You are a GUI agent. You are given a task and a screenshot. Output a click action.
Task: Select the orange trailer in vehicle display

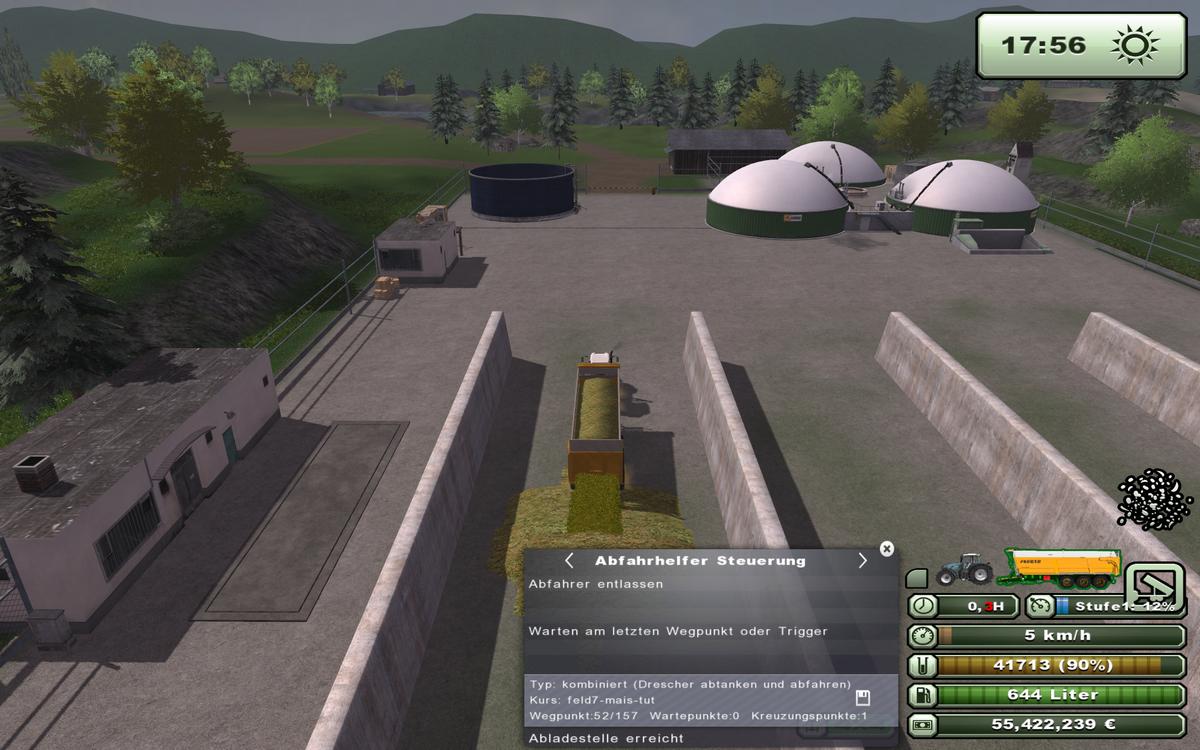(1061, 569)
